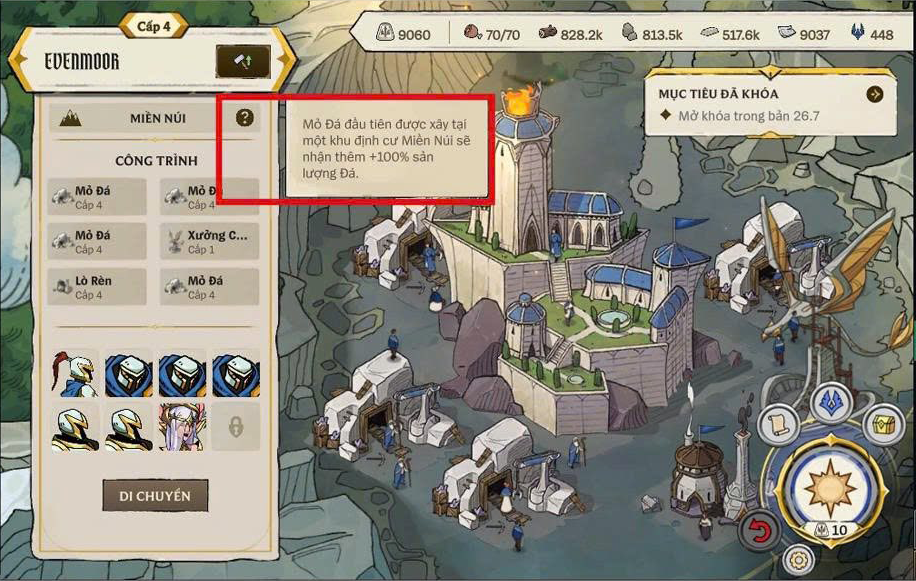Open the settlement upgrade hammer button
The height and width of the screenshot is (581, 916).
point(243,61)
